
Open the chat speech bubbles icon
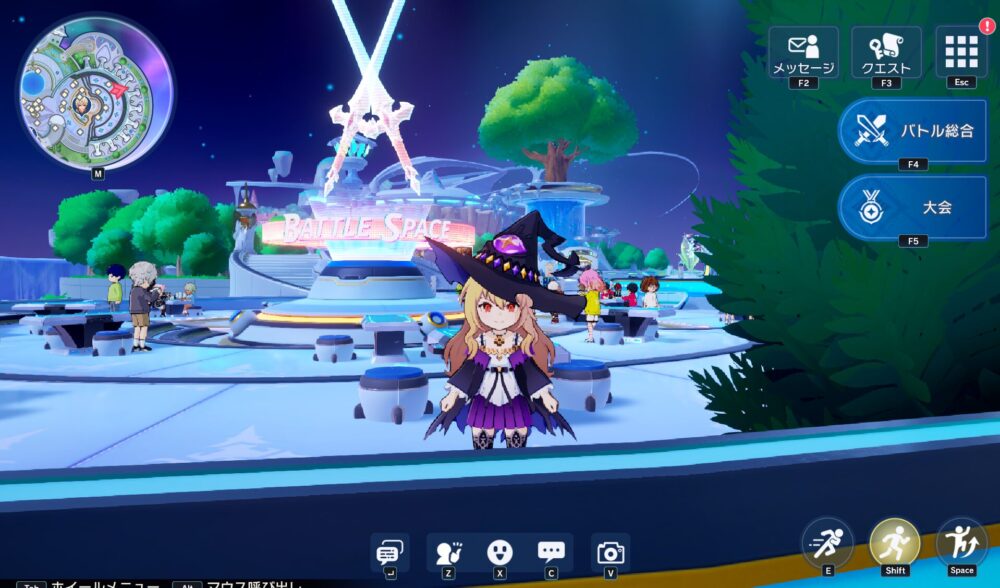pos(389,552)
